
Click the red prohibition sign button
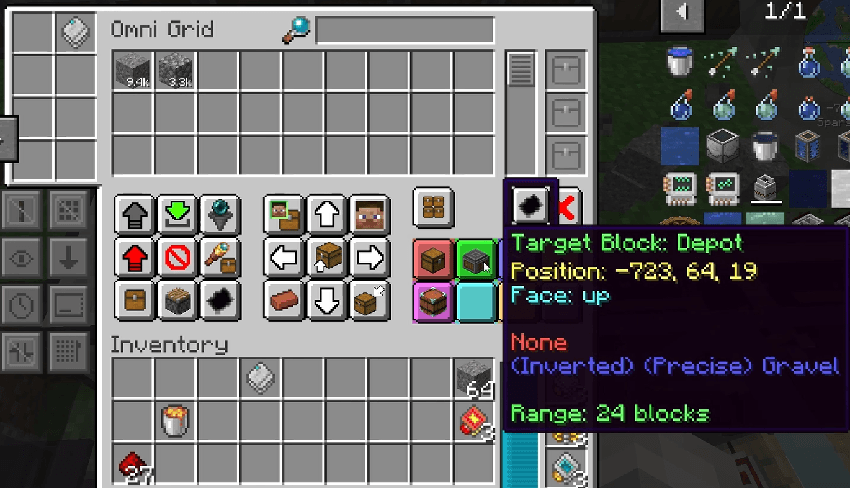pyautogui.click(x=177, y=257)
